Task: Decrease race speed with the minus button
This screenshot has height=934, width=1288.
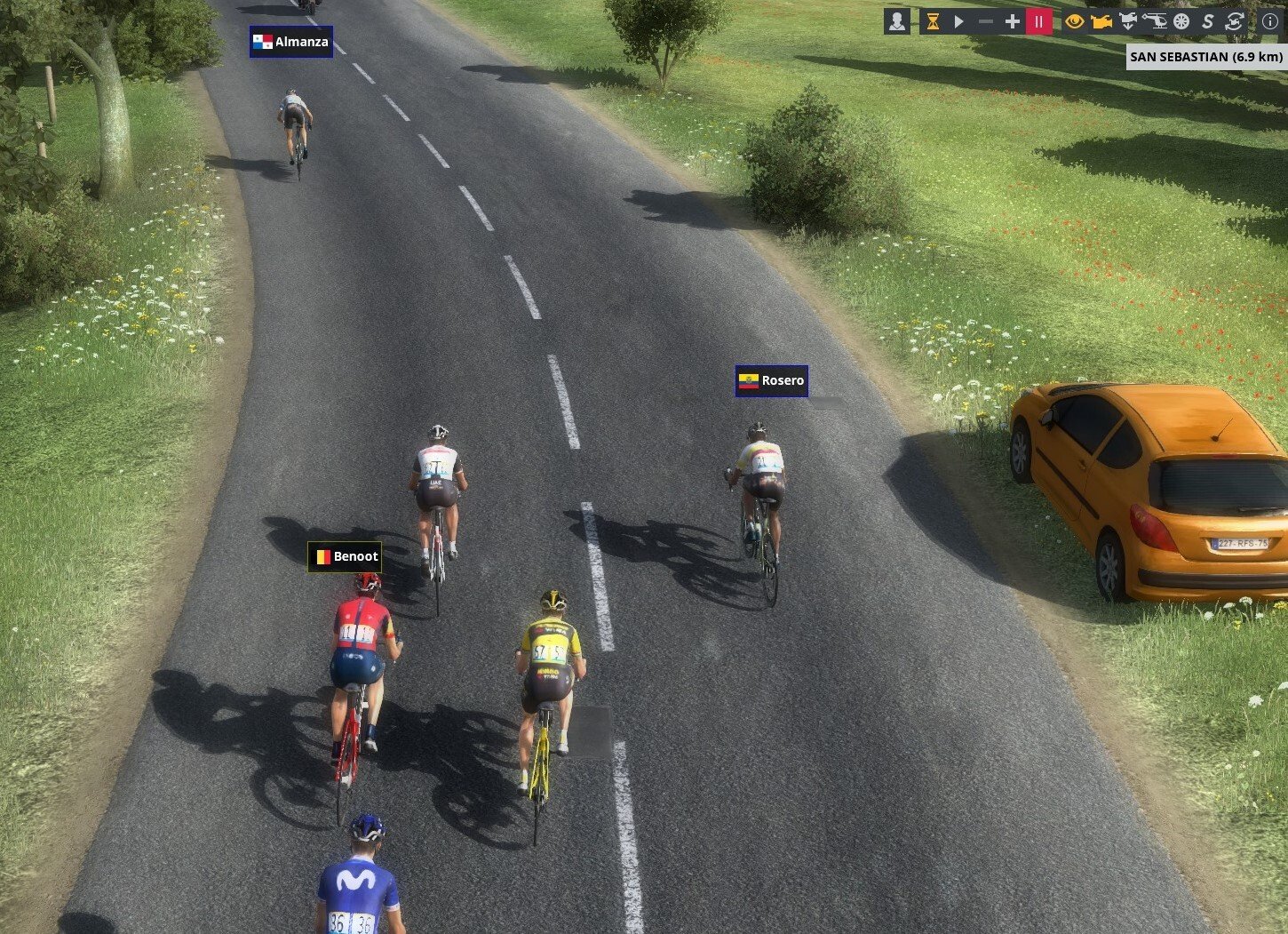Action: [x=986, y=21]
